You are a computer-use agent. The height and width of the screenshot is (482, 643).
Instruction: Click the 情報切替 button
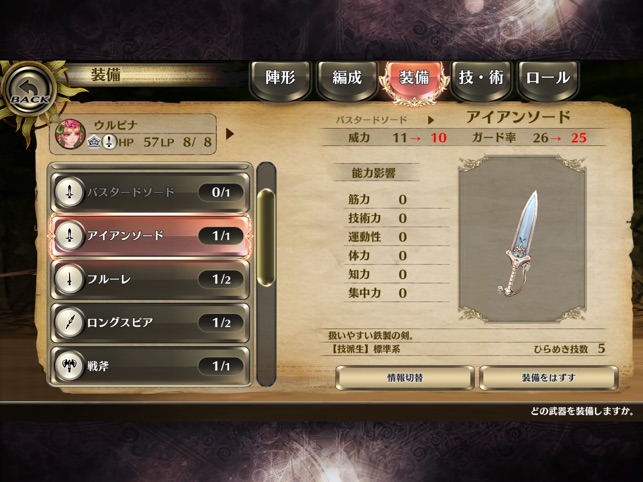(x=404, y=378)
